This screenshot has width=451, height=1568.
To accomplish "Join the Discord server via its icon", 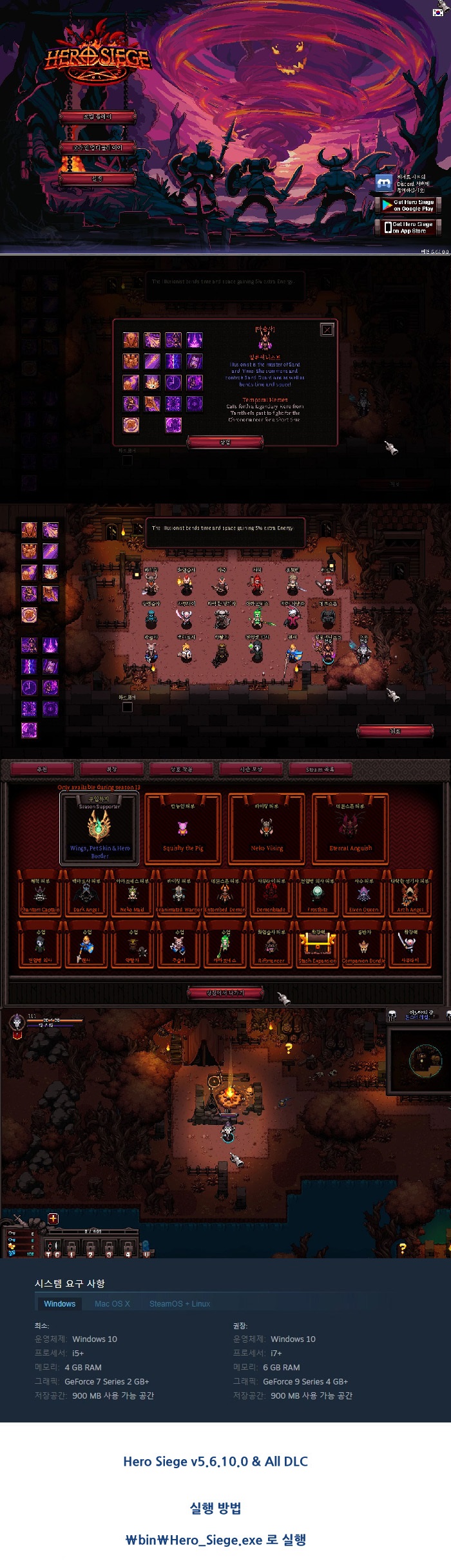I will pos(384,184).
